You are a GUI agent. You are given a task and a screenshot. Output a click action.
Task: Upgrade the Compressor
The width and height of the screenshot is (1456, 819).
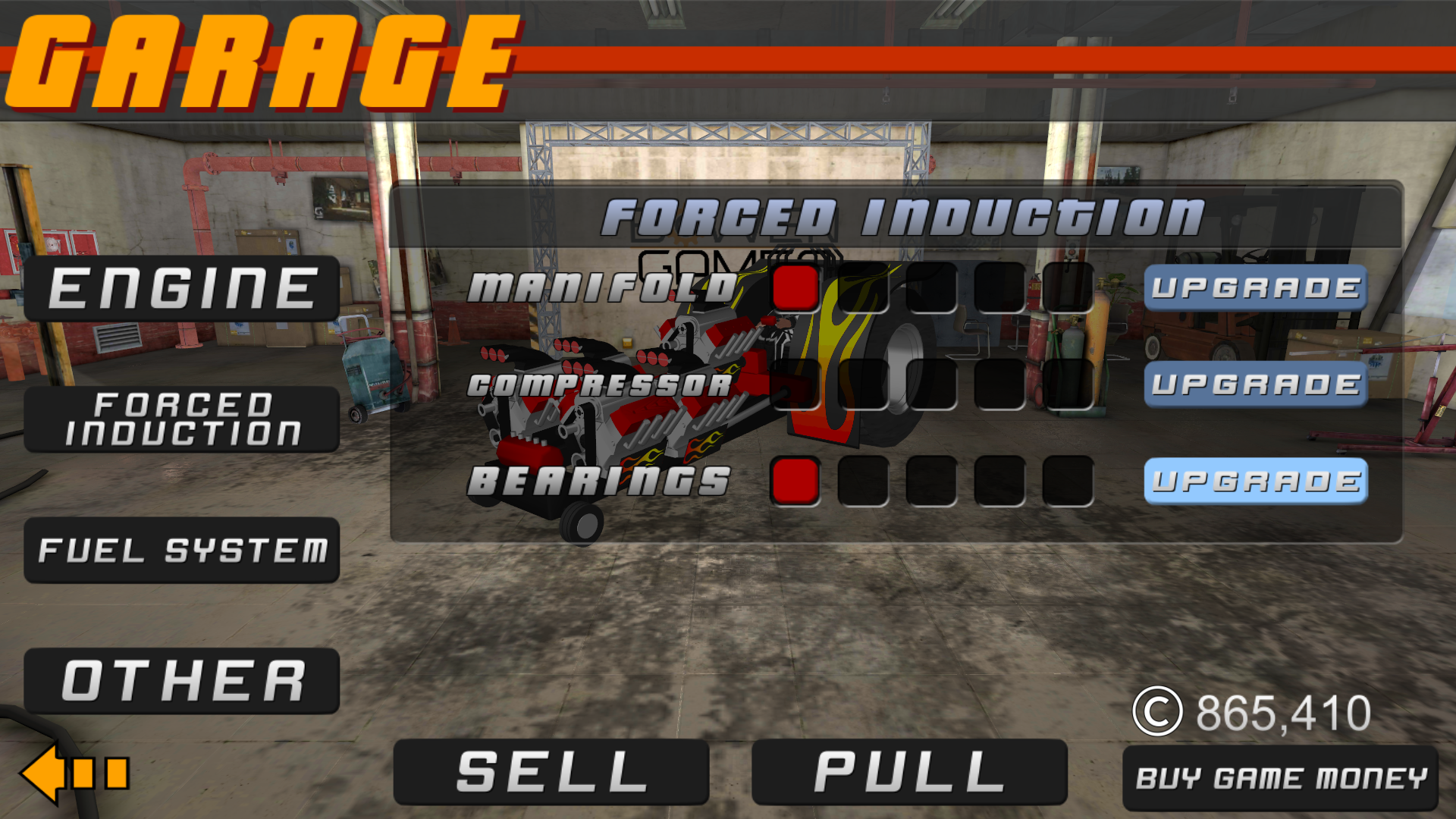click(x=1255, y=385)
